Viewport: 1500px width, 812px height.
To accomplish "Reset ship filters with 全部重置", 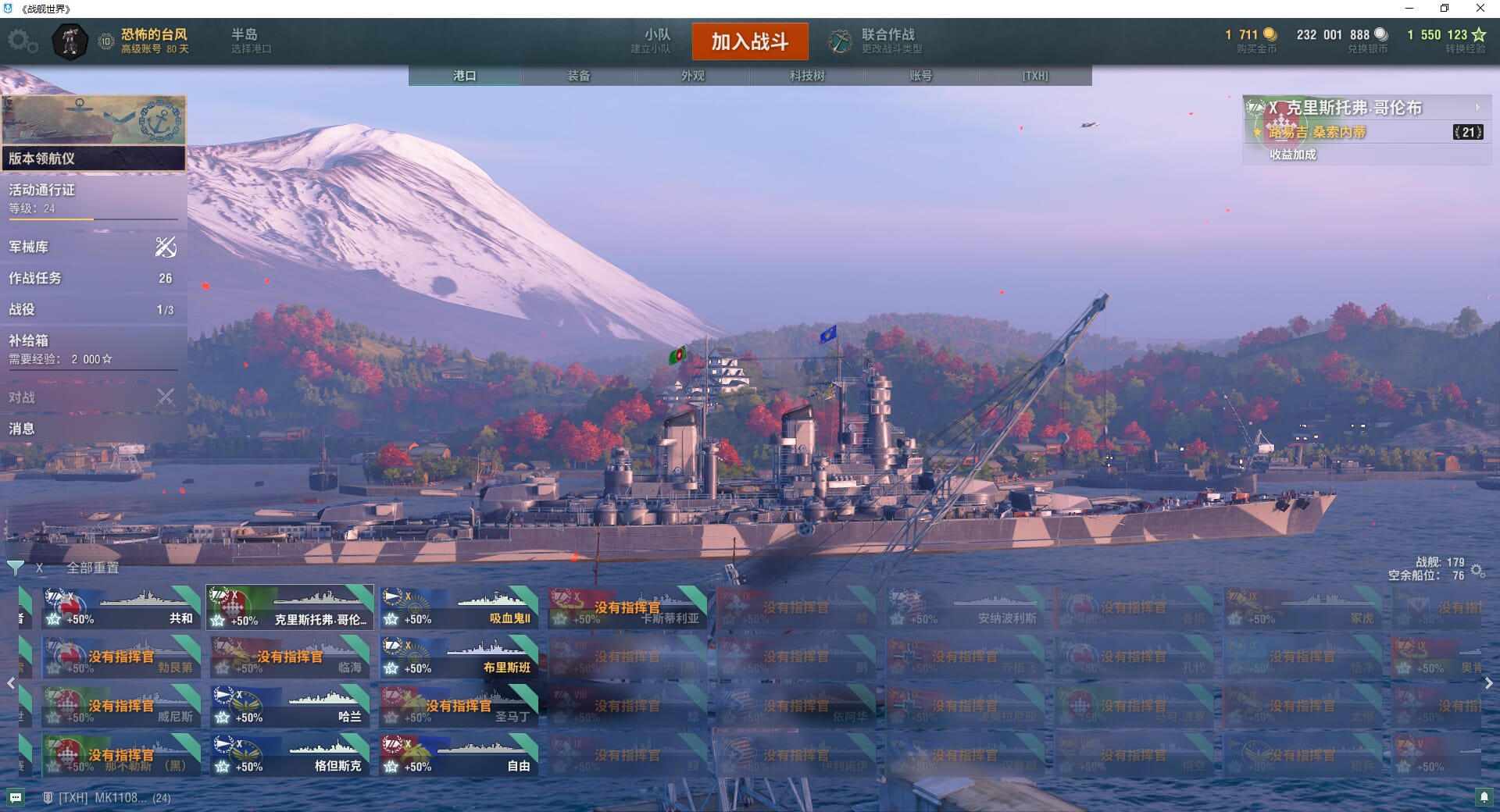I will point(92,568).
